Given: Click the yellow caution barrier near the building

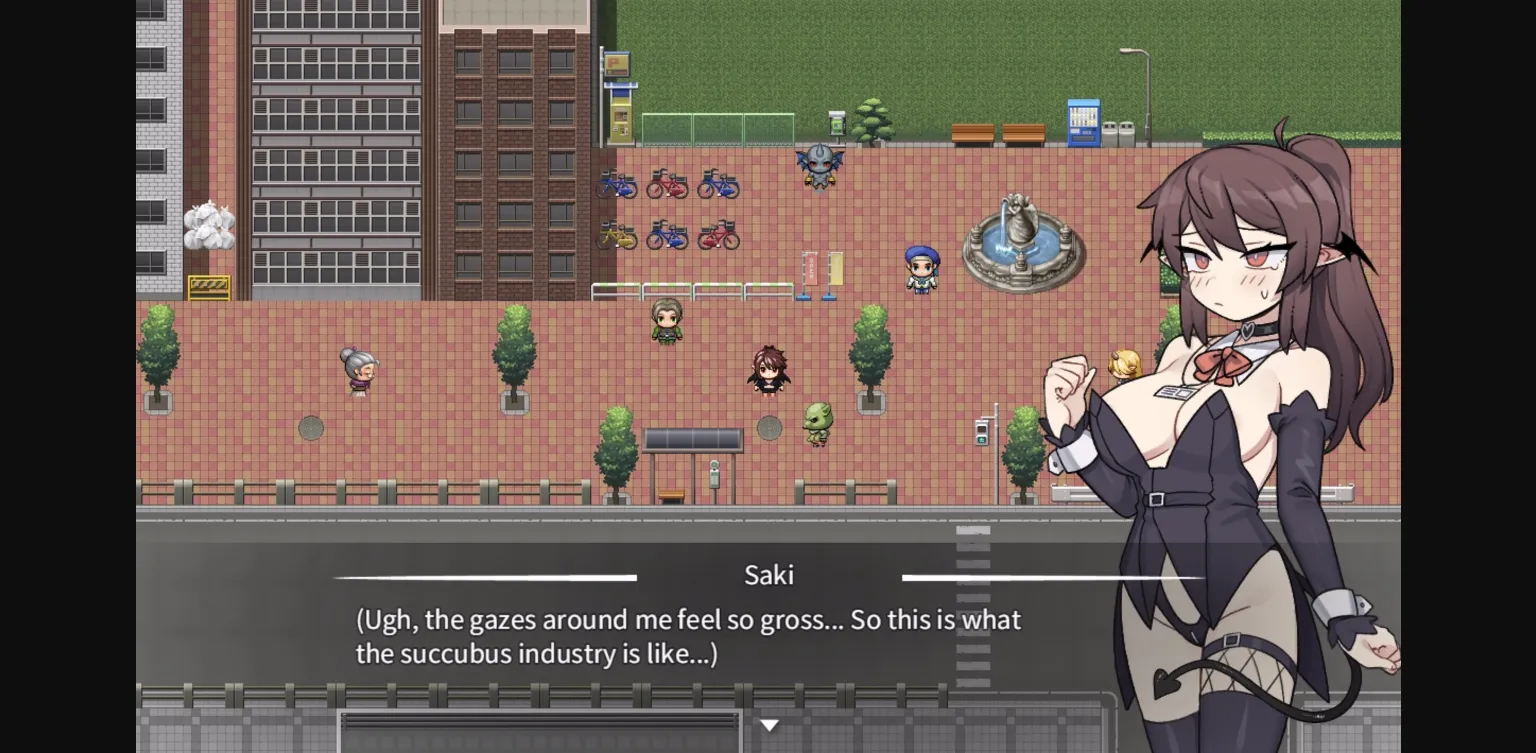Looking at the screenshot, I should point(208,288).
